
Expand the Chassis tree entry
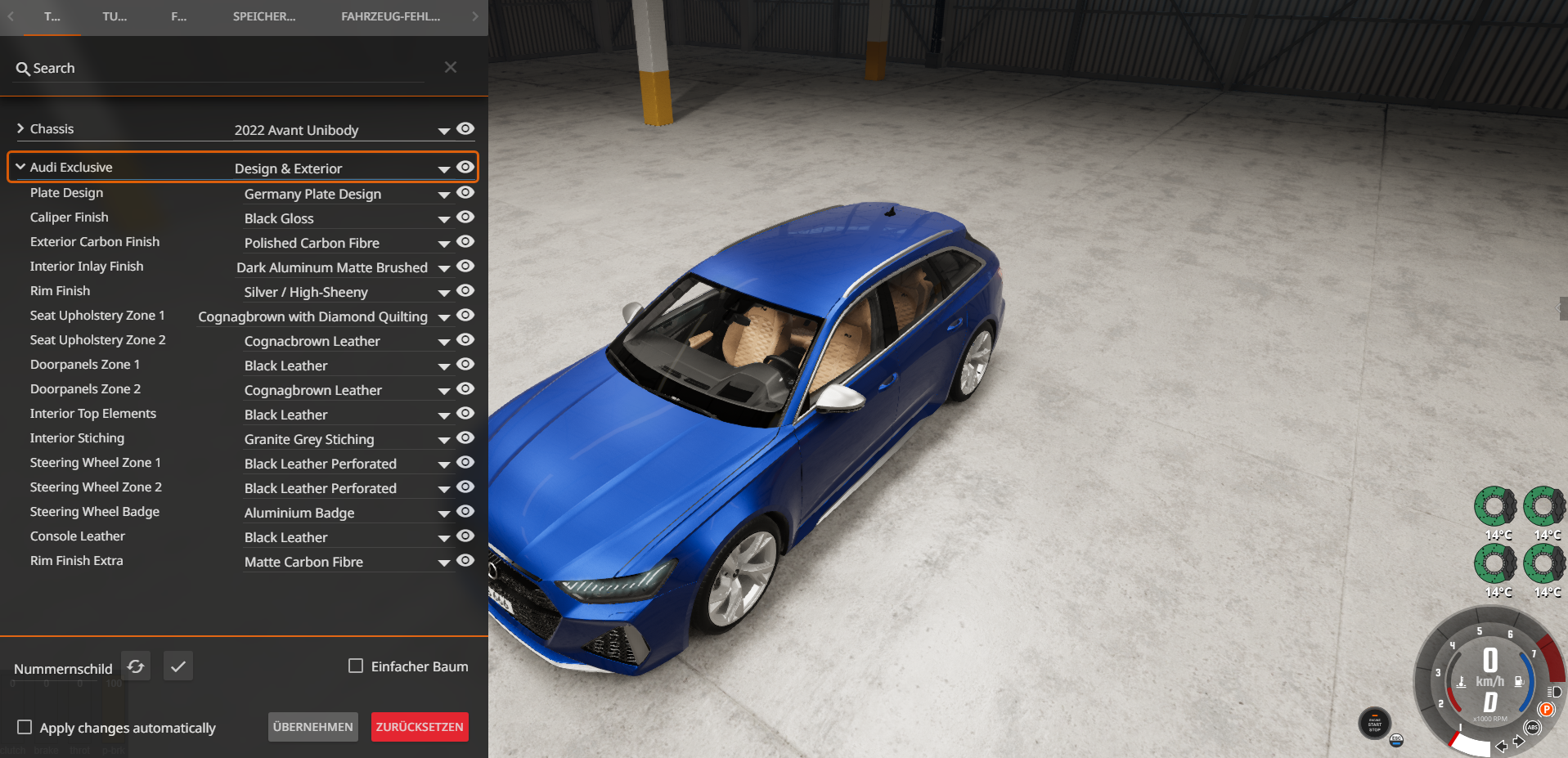pos(20,128)
